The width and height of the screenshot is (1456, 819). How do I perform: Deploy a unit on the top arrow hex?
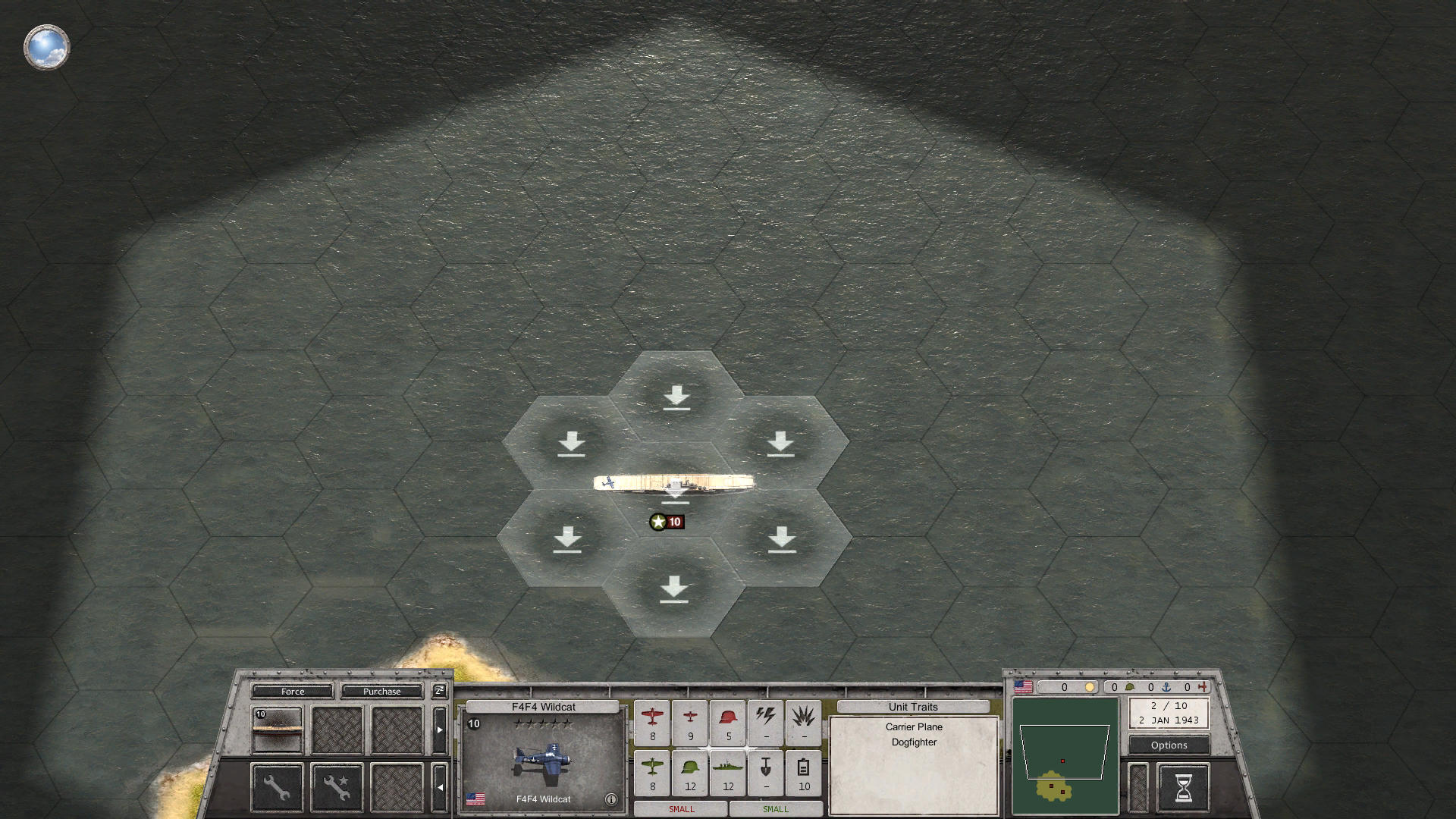point(676,394)
